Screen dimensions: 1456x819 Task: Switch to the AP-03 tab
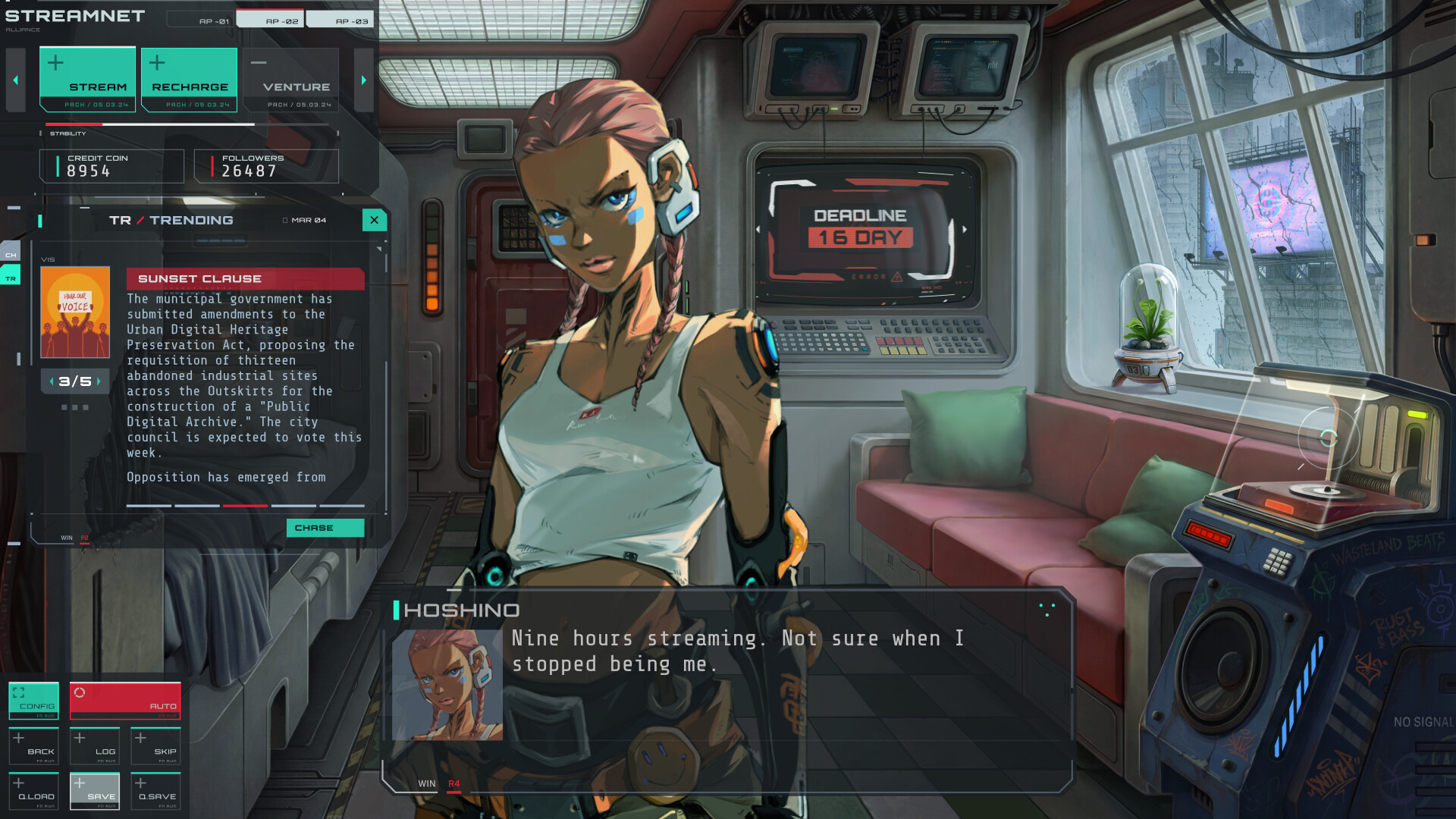340,20
